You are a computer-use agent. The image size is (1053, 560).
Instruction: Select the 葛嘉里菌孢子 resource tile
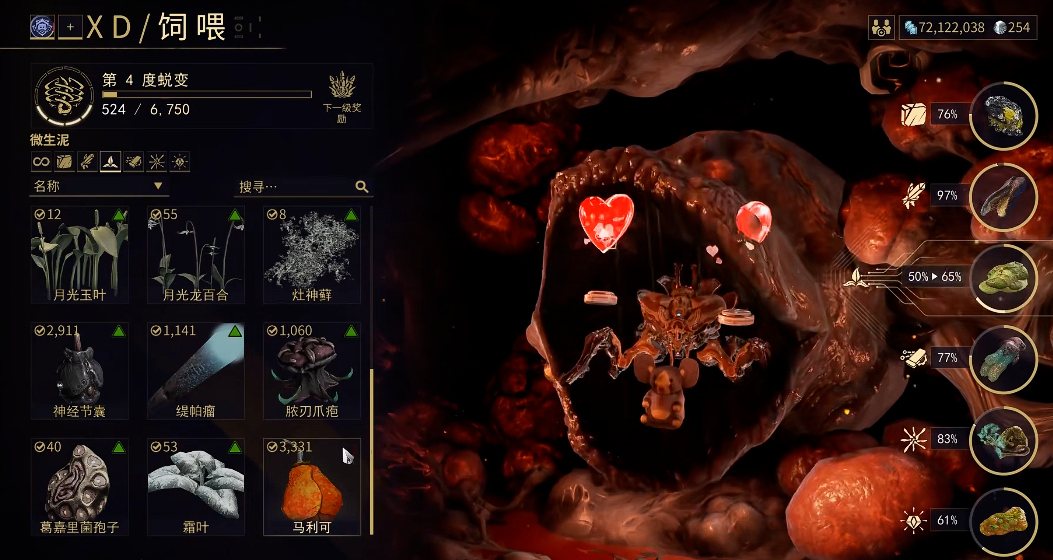tap(79, 486)
